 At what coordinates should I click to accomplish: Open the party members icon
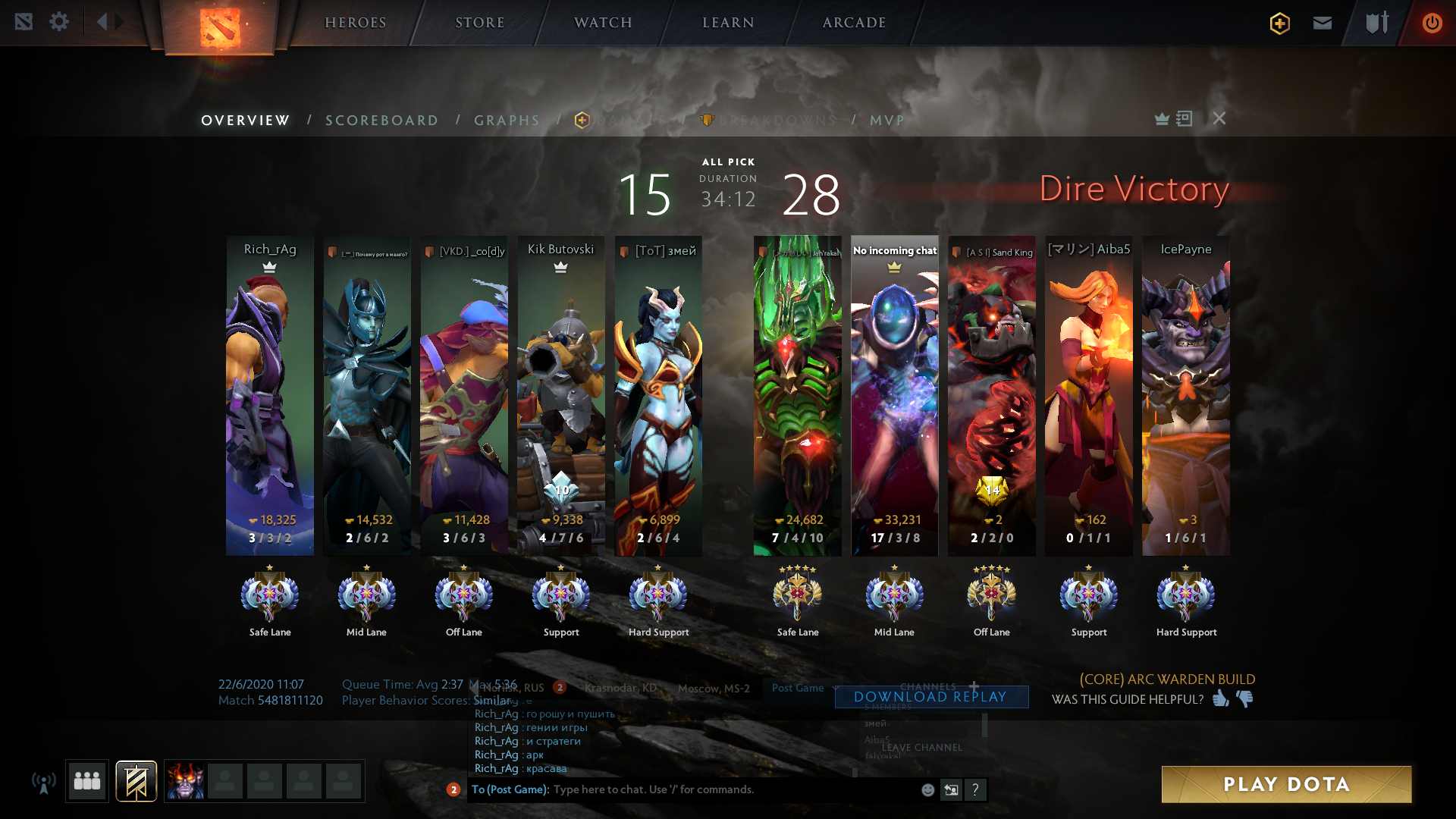pyautogui.click(x=87, y=781)
